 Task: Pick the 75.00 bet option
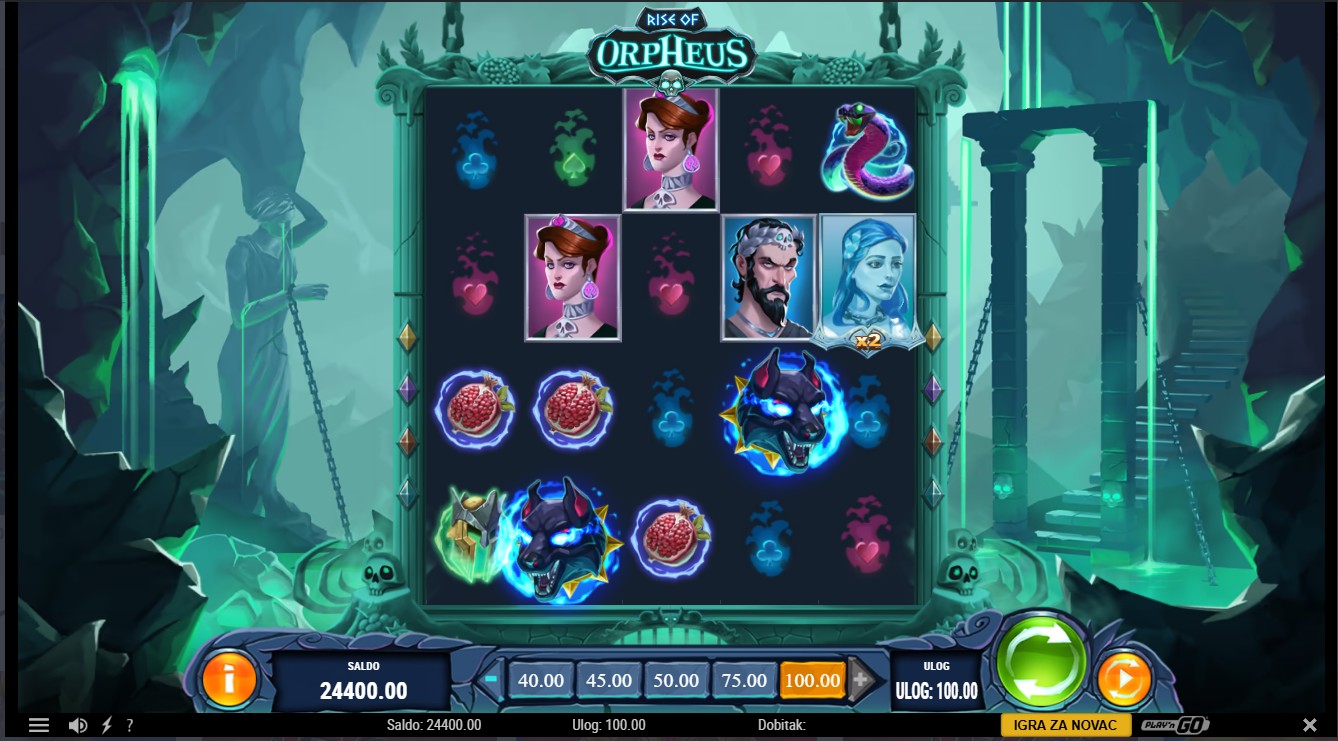(x=744, y=680)
